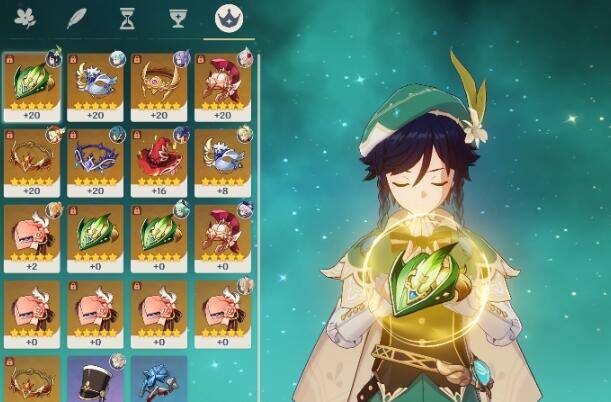Open the feather (plume) artifact tab

(x=75, y=18)
